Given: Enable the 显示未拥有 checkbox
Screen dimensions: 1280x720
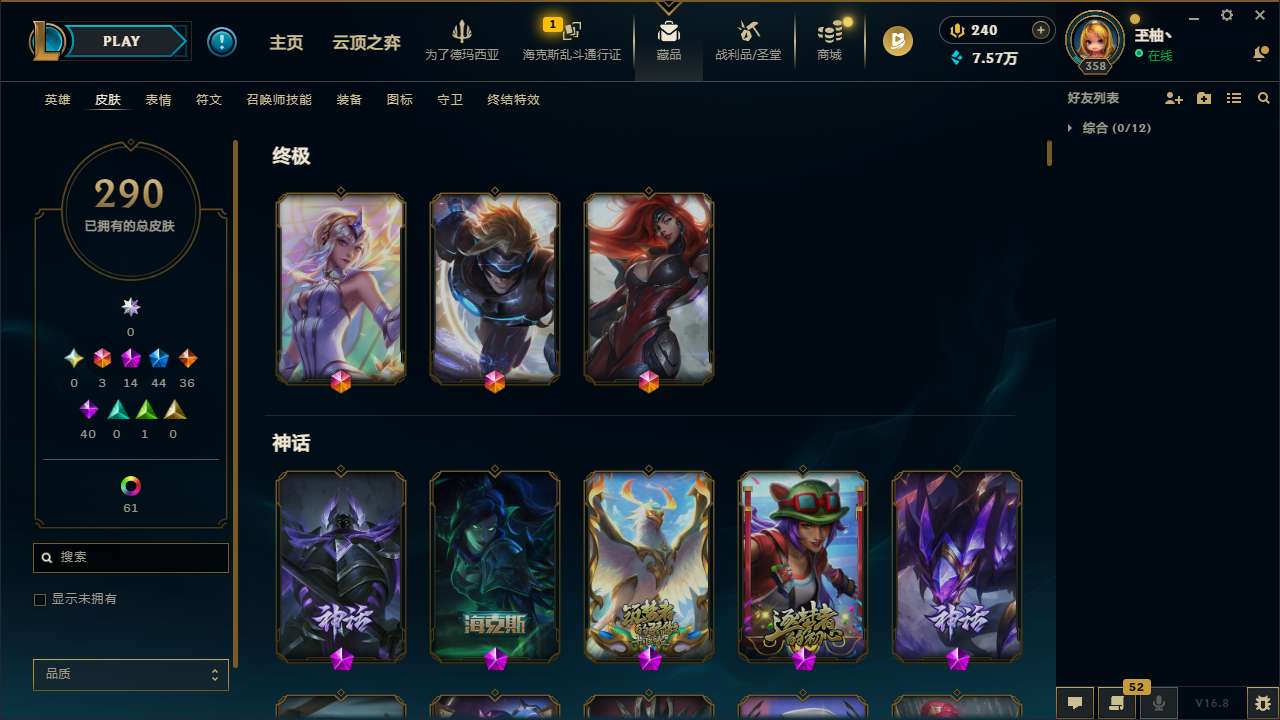Looking at the screenshot, I should [40, 599].
